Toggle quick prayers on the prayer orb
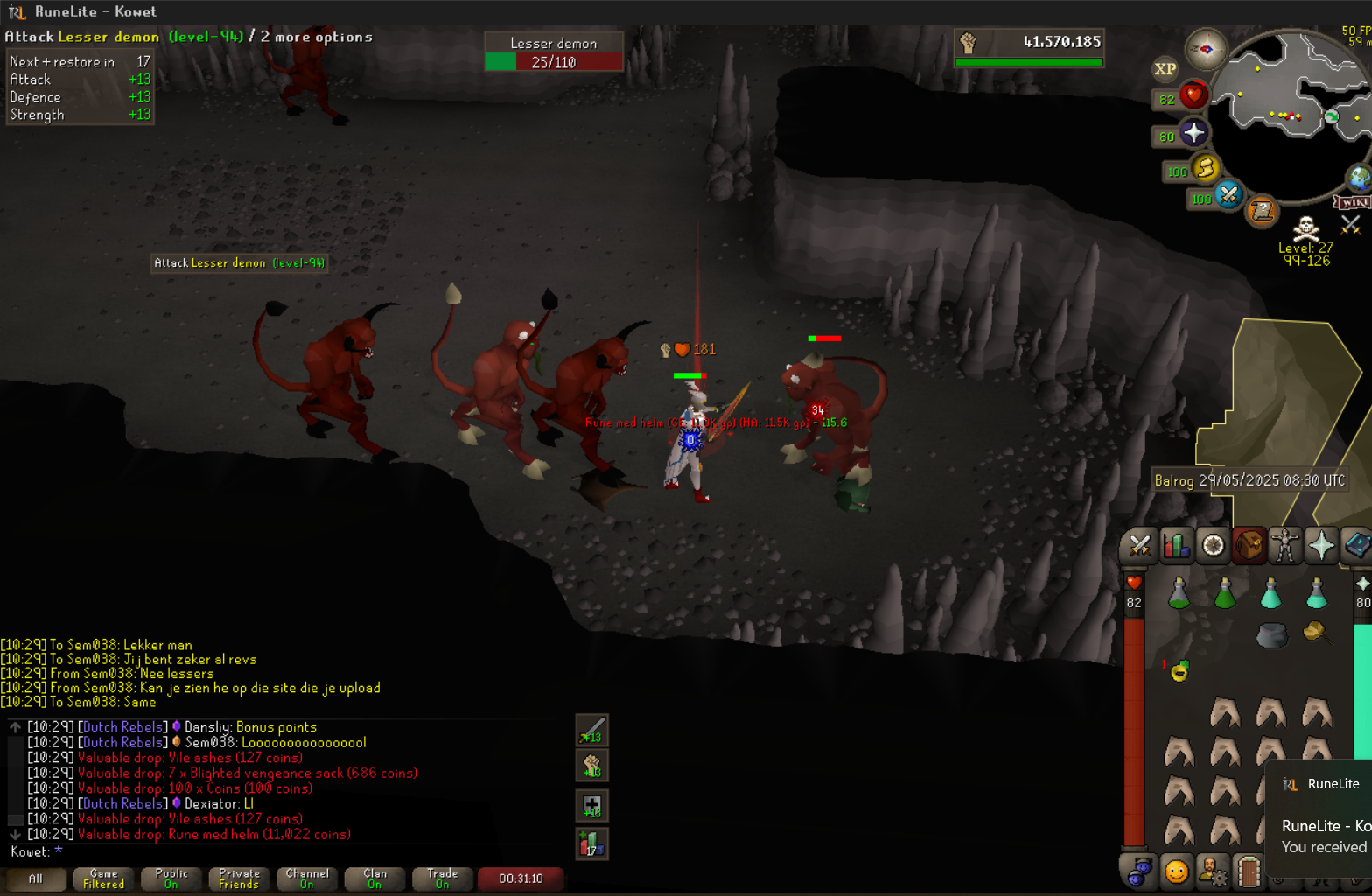 1193,134
